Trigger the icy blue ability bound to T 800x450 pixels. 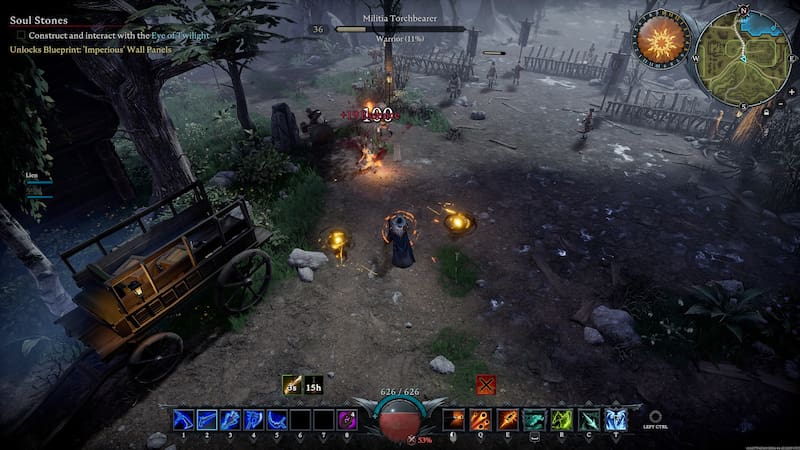616,420
